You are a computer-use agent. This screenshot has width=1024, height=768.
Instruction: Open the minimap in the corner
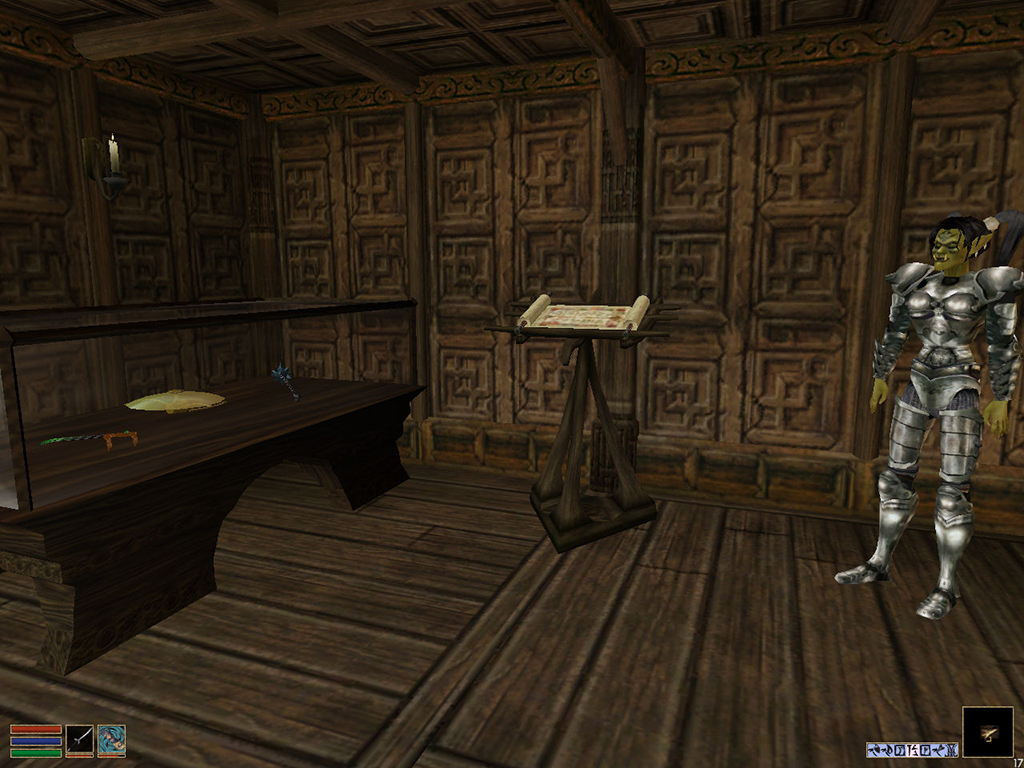tap(987, 732)
